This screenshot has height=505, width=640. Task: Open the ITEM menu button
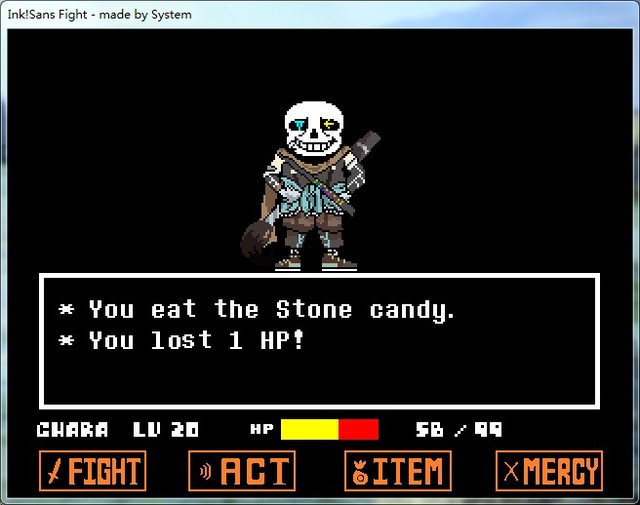click(x=397, y=471)
